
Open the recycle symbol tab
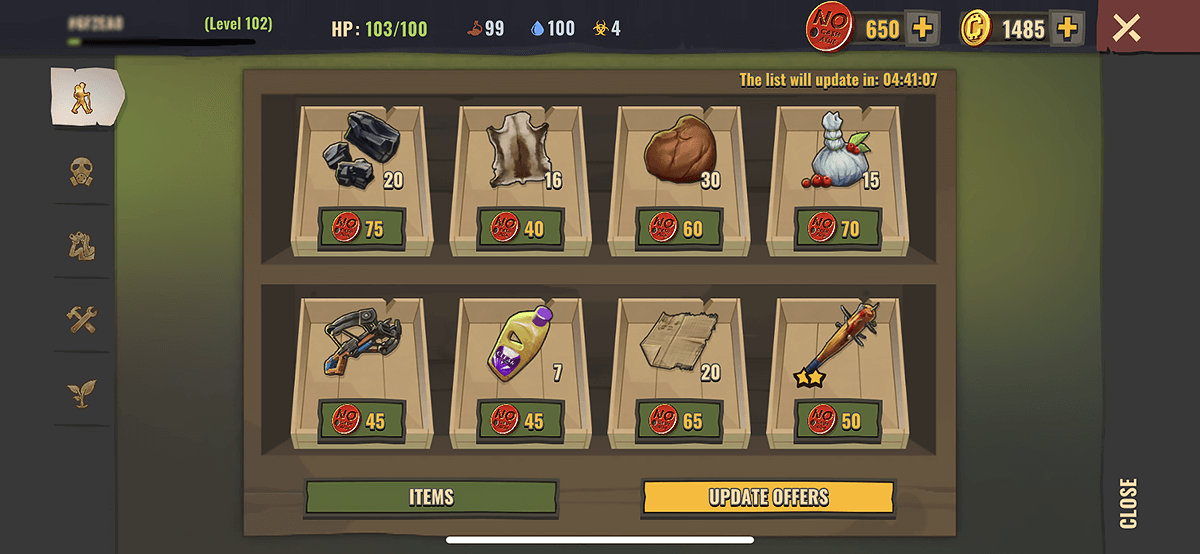82,245
